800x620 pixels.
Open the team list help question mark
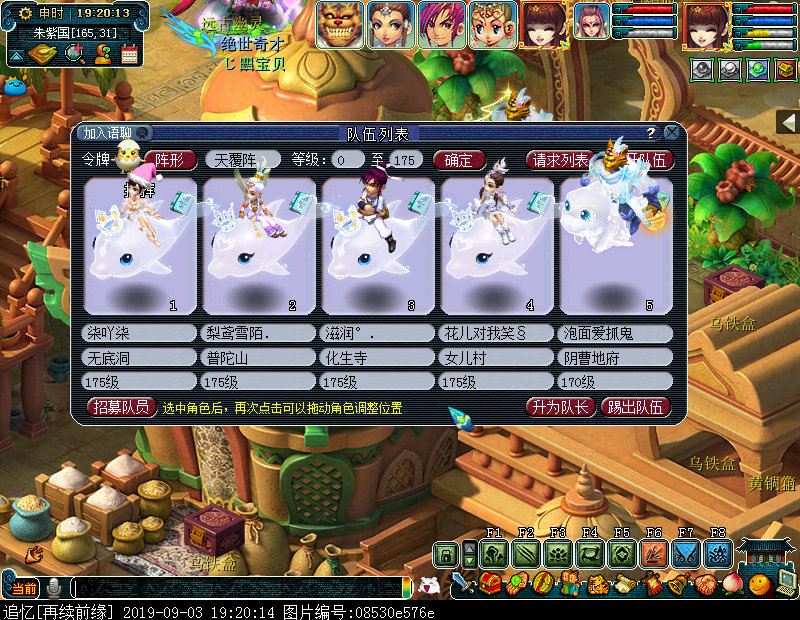tap(650, 133)
